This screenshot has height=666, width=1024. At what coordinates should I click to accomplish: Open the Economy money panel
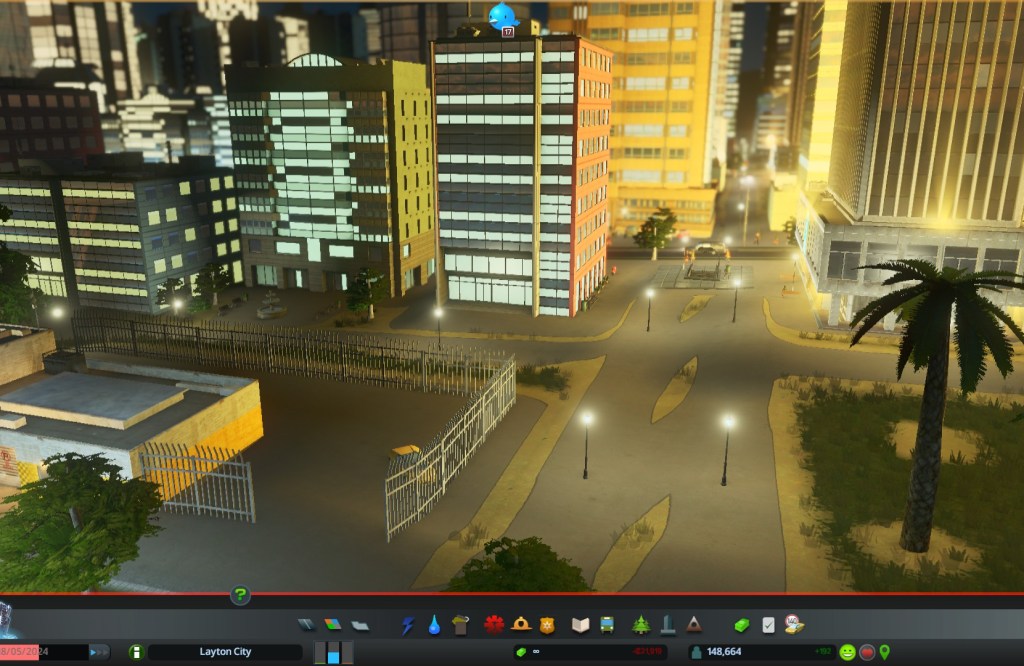tap(741, 625)
